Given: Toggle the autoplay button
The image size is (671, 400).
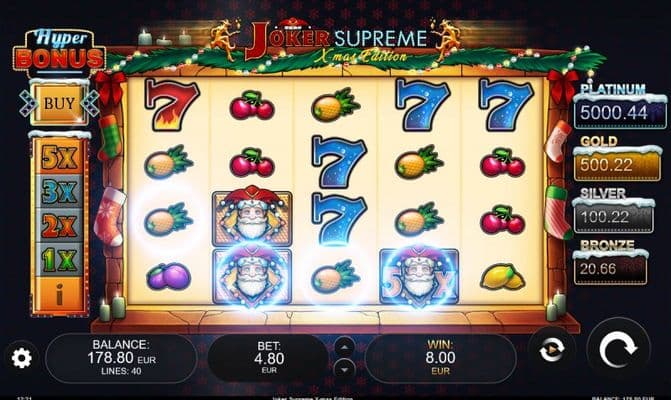Looking at the screenshot, I should pyautogui.click(x=553, y=350).
